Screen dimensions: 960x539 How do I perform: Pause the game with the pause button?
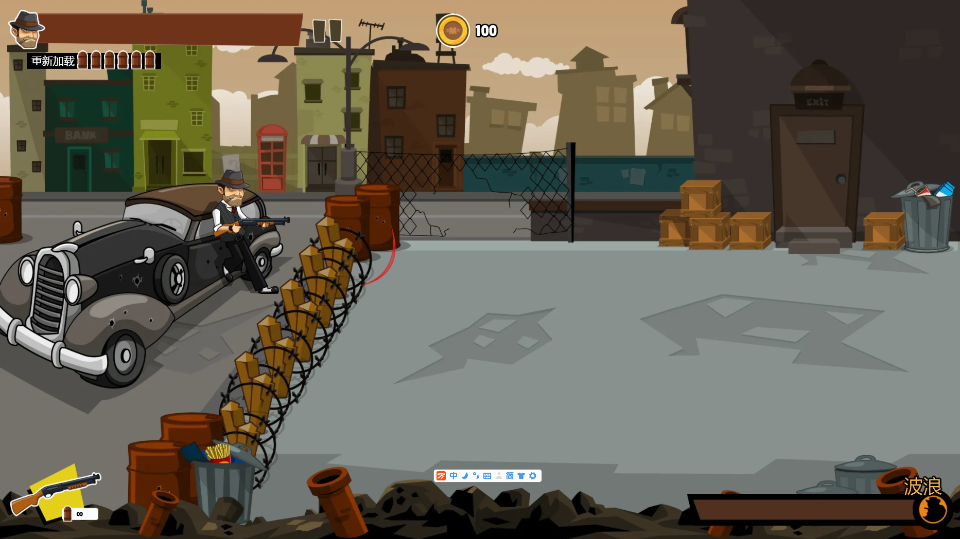[x=327, y=31]
